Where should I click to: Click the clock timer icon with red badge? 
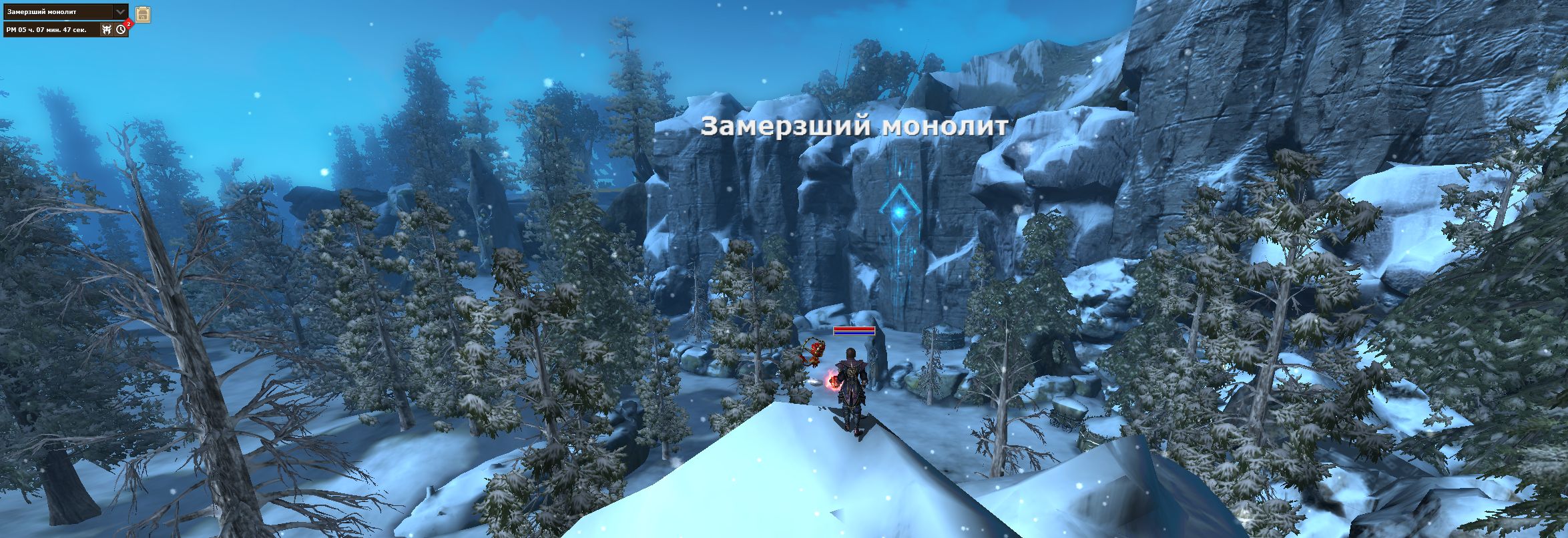(121, 29)
